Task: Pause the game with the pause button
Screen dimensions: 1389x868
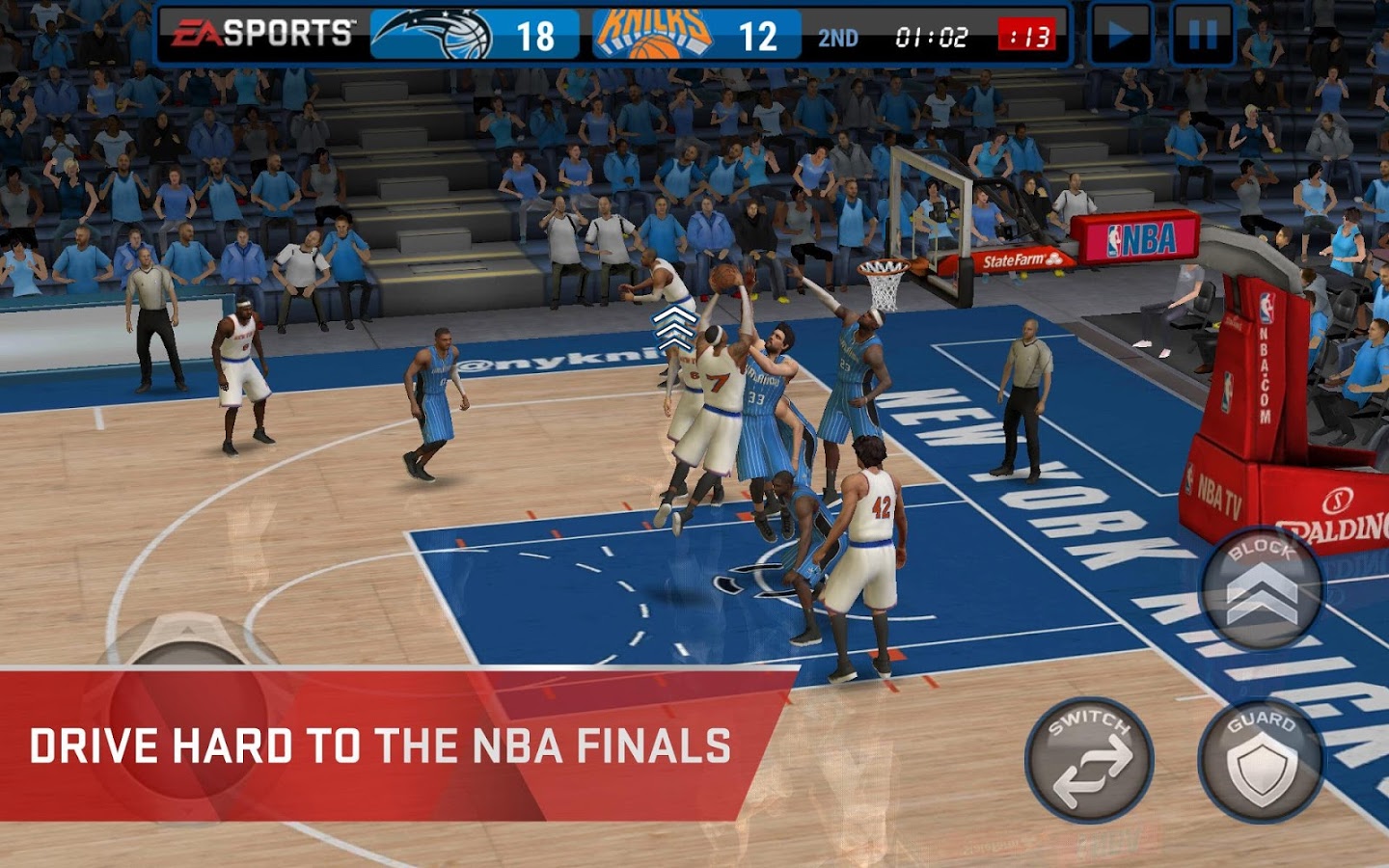Action: point(1202,36)
